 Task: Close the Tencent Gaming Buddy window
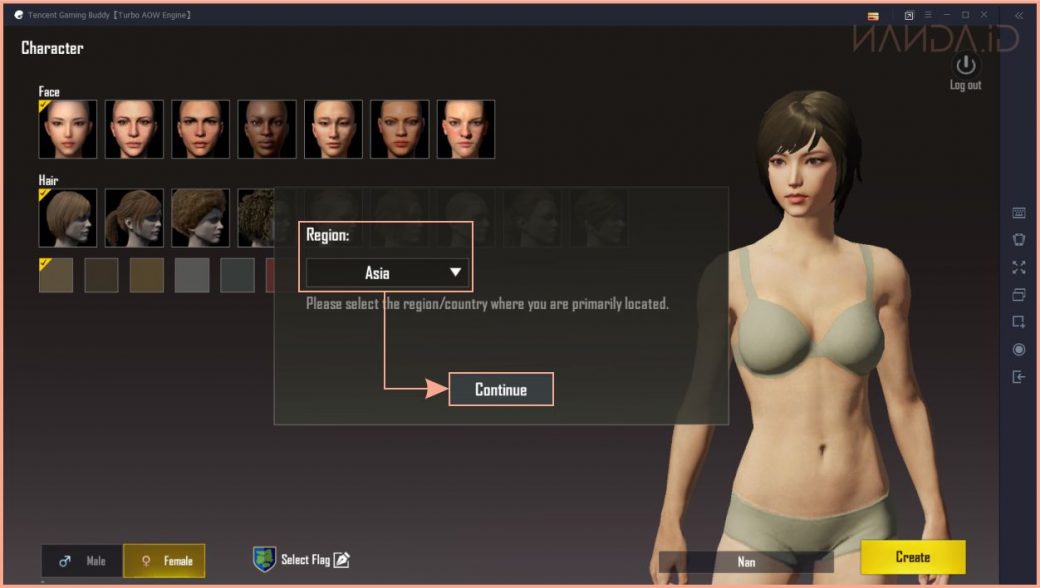click(x=986, y=15)
